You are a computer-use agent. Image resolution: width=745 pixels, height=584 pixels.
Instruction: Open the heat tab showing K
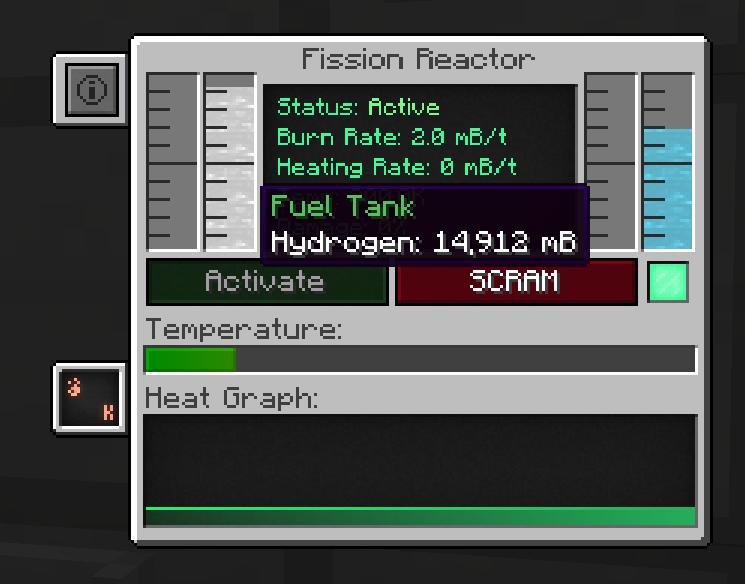coord(91,399)
